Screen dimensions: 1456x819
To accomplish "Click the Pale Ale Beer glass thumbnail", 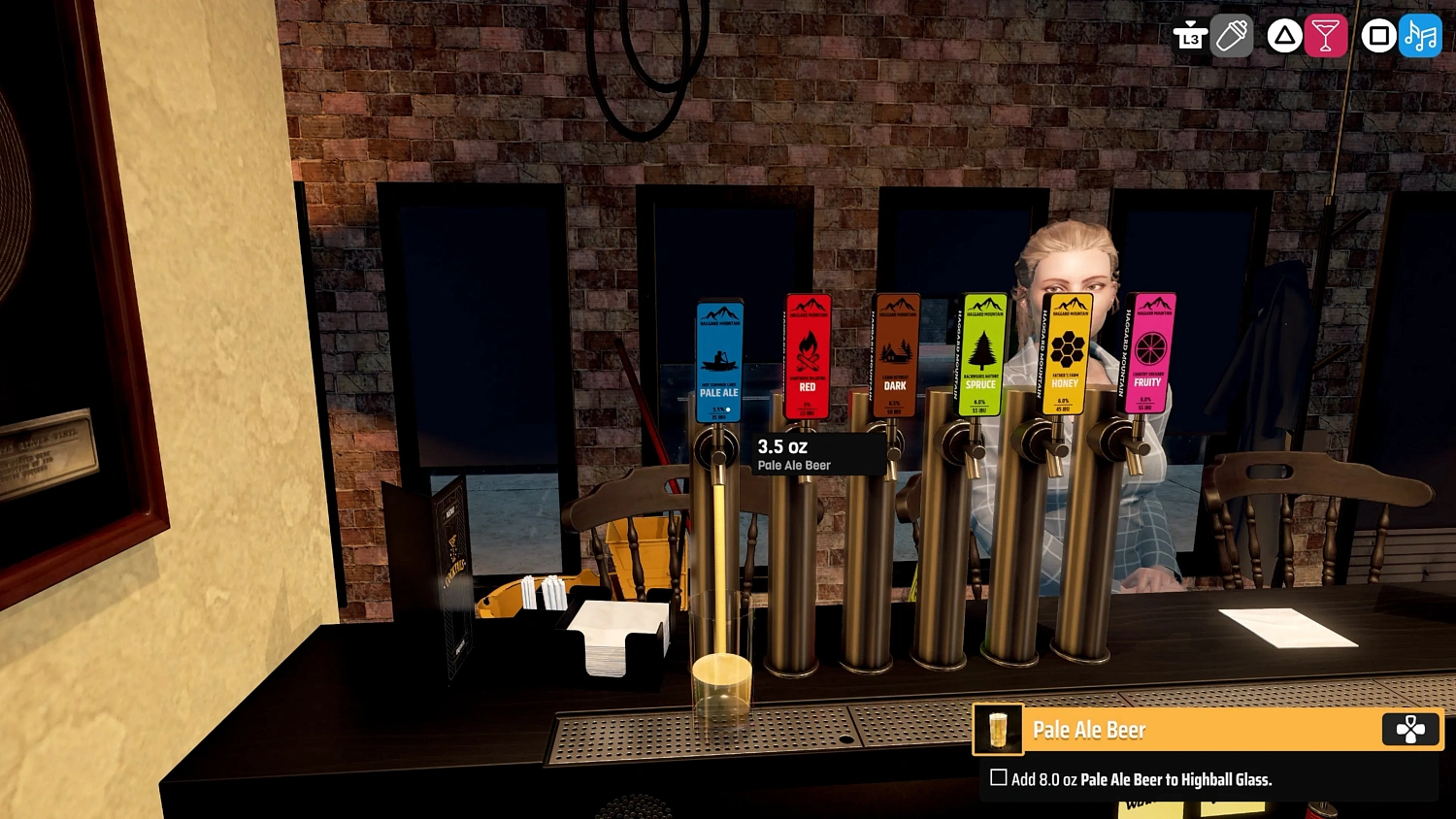I will (x=998, y=730).
